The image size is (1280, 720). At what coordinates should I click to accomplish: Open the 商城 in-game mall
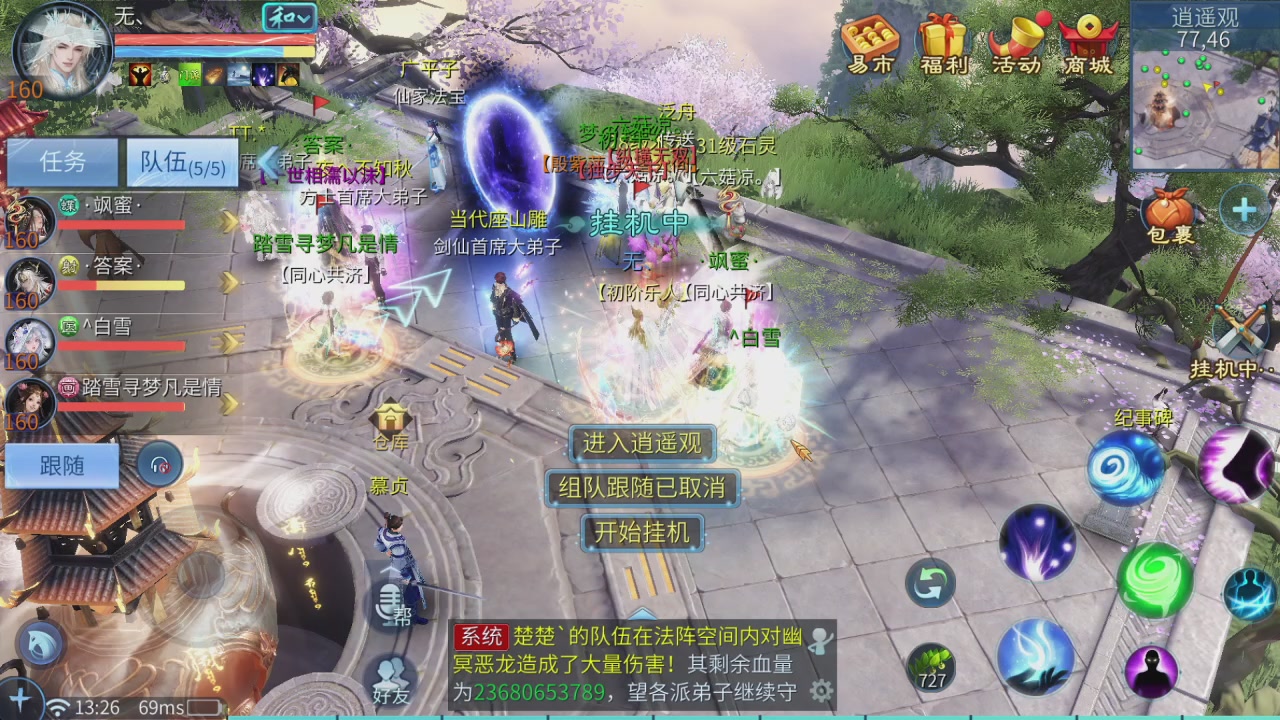(1089, 47)
